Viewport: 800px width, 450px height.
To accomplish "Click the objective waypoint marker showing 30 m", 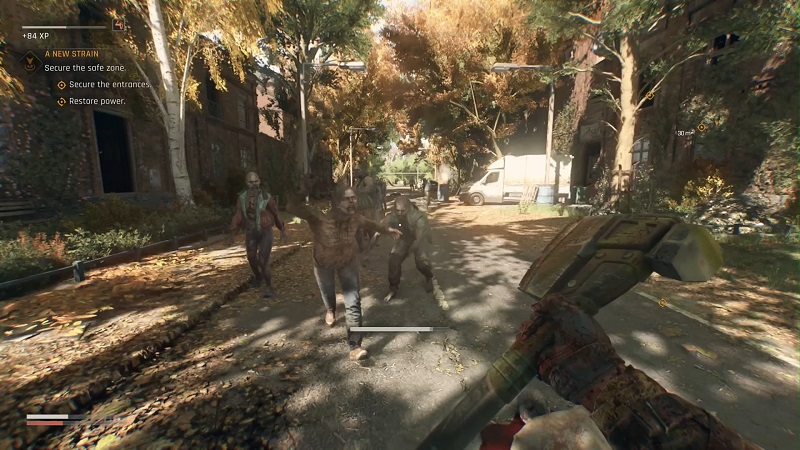I will coord(701,128).
